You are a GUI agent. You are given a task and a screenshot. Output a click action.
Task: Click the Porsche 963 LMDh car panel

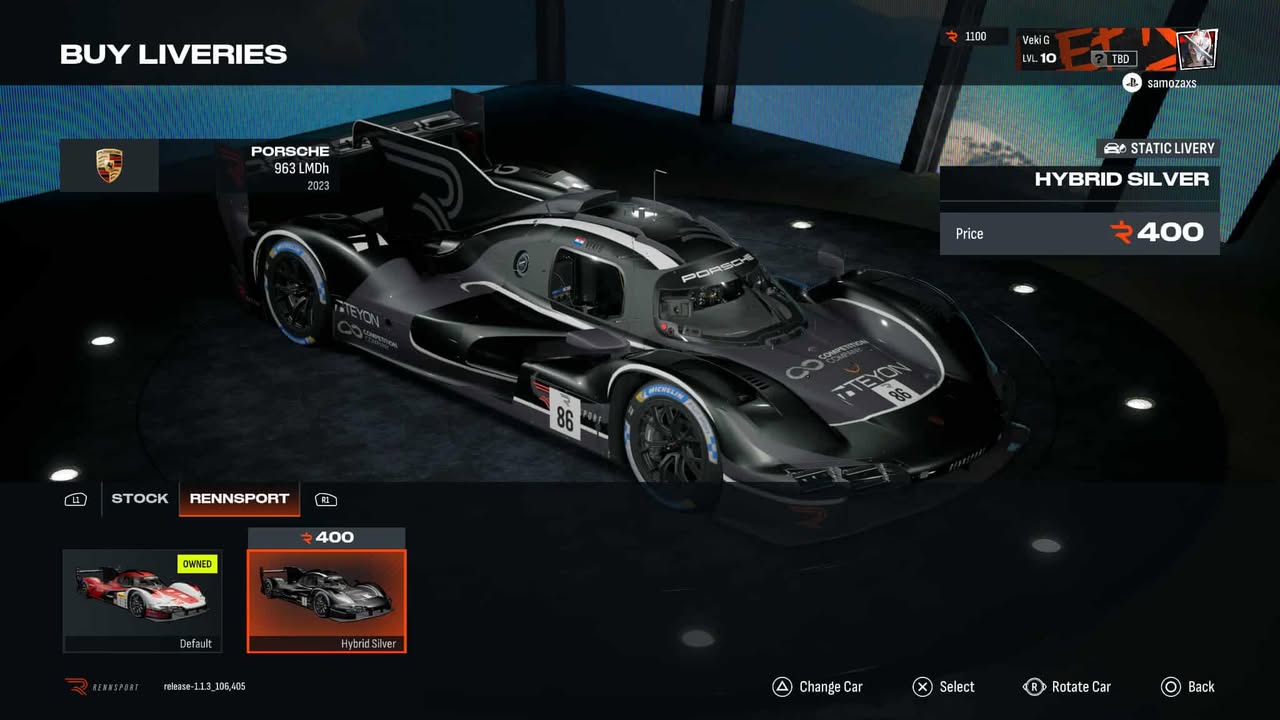coord(199,166)
